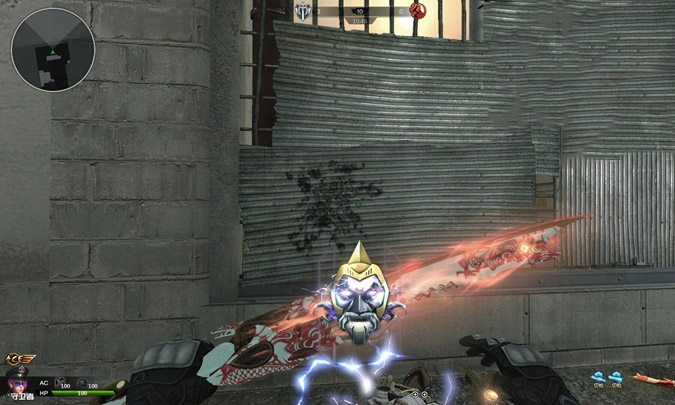This screenshot has width=675, height=405.
Task: Click the body armor vest icon
Action: 60,381
